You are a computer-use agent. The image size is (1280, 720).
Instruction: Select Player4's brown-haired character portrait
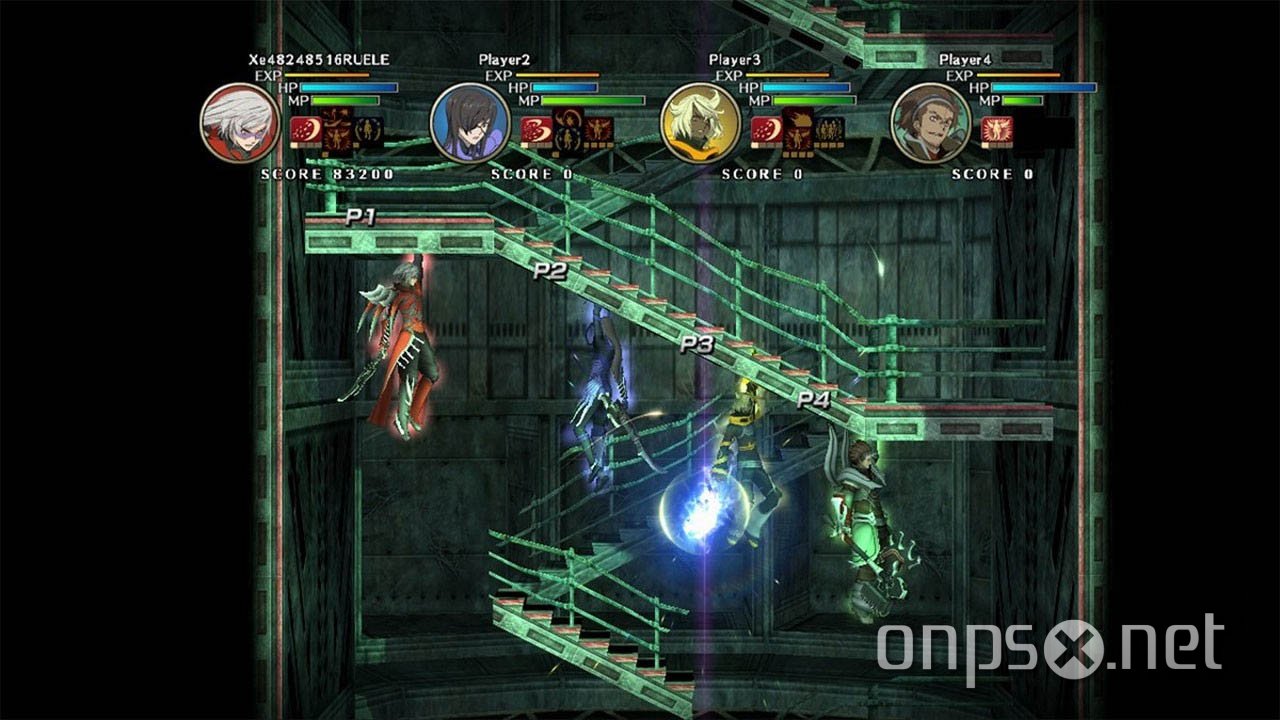(x=930, y=123)
